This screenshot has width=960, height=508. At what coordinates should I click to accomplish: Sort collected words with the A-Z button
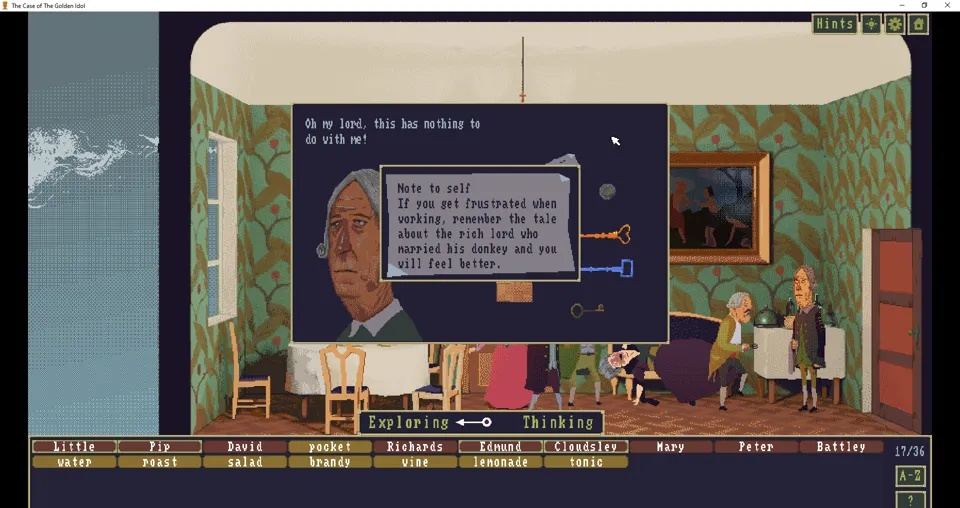(910, 477)
